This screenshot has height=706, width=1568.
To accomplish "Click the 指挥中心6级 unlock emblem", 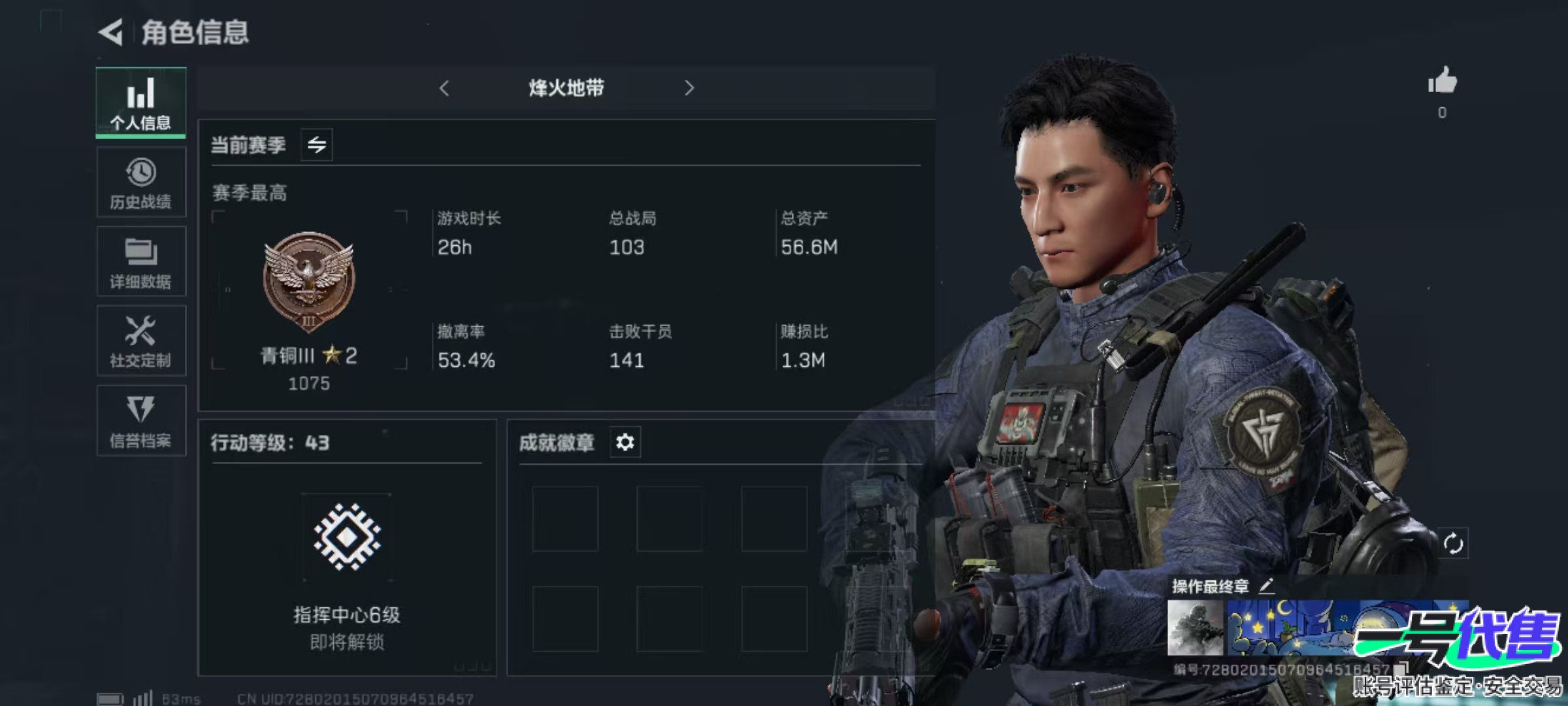I will pos(347,537).
